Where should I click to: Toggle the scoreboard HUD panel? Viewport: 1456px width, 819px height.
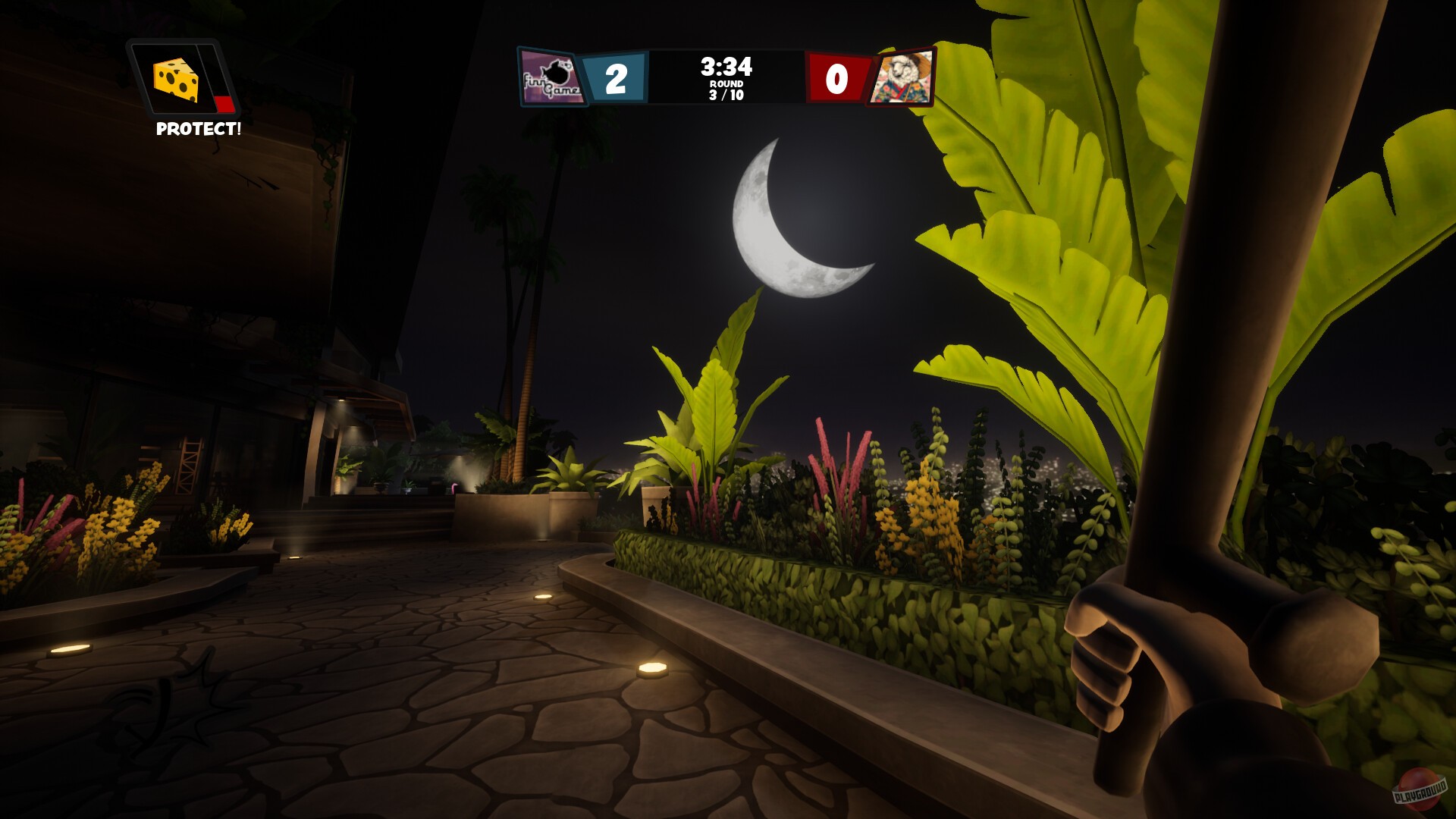pyautogui.click(x=726, y=76)
